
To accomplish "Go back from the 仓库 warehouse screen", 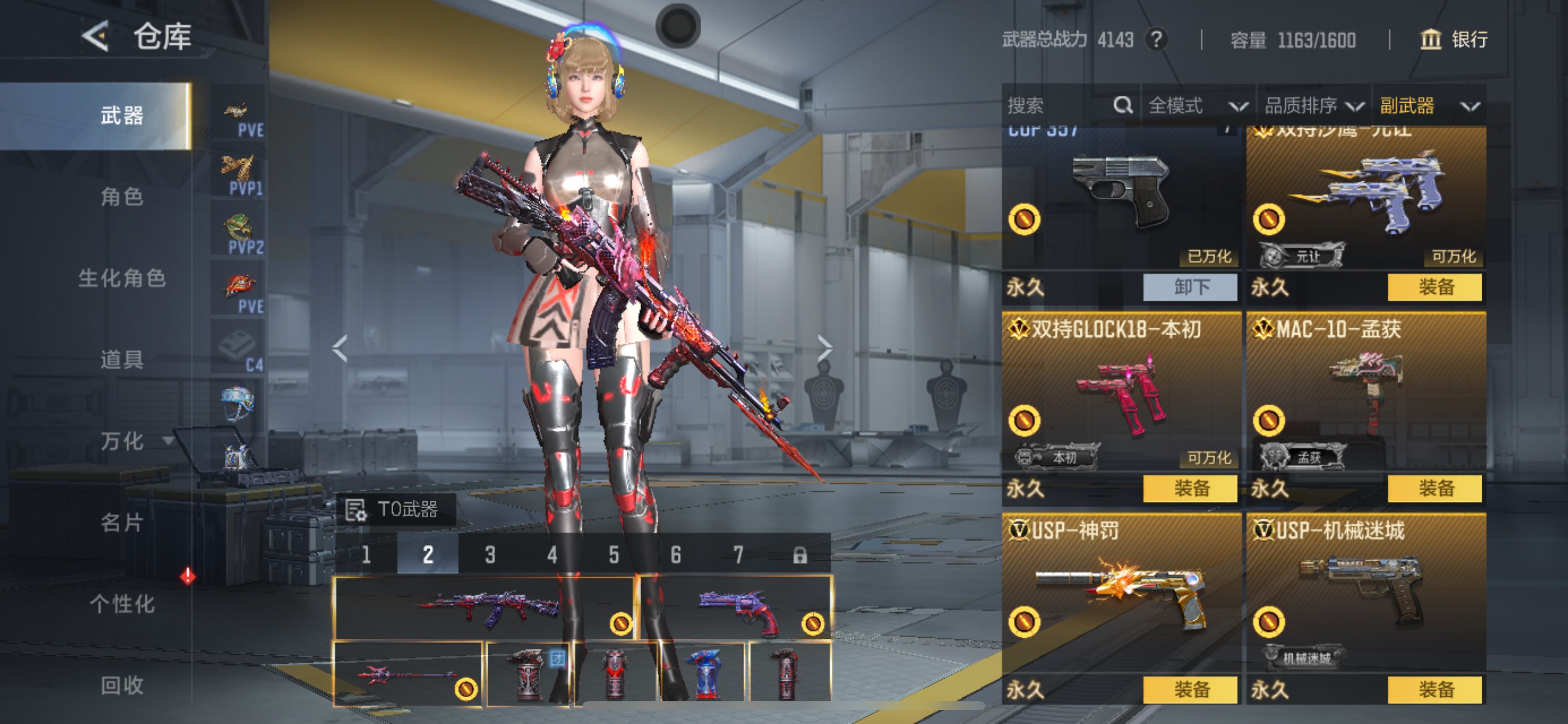I will [x=96, y=37].
